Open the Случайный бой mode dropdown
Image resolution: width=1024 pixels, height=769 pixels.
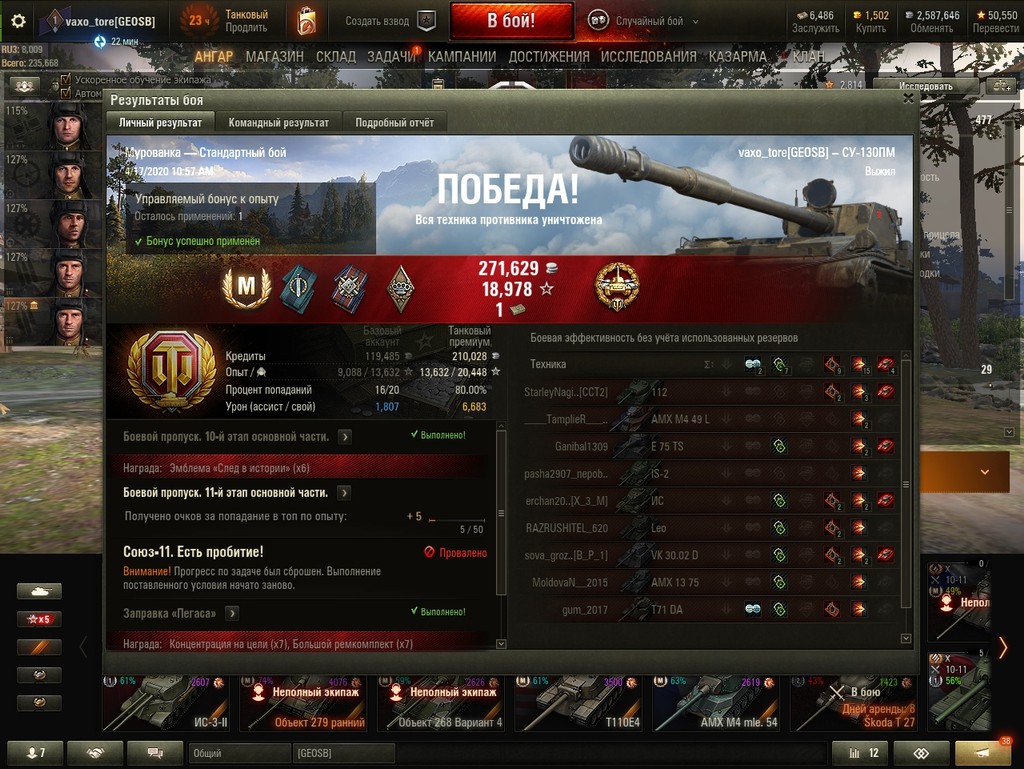tap(642, 20)
